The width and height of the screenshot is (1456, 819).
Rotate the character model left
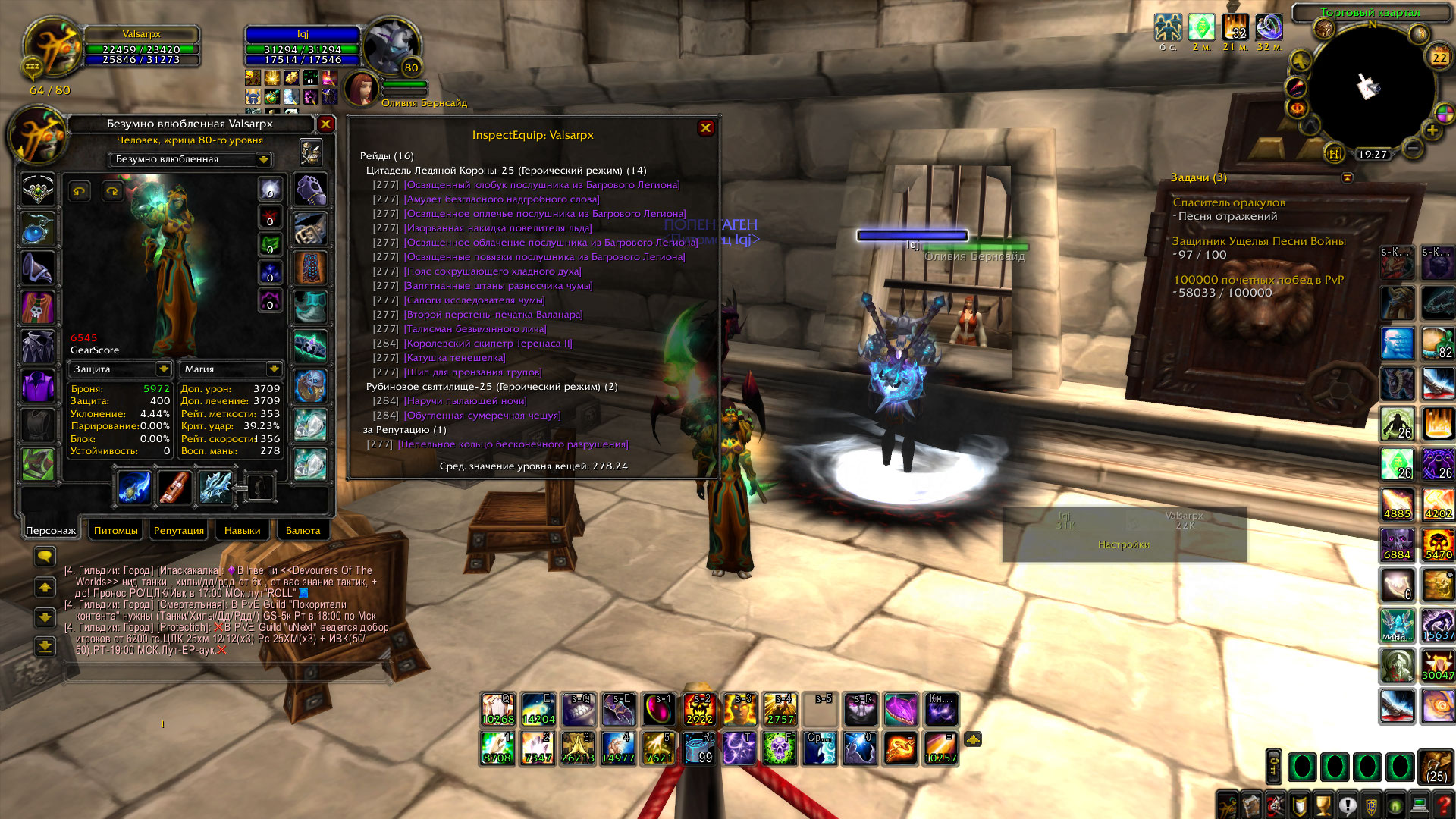(79, 191)
